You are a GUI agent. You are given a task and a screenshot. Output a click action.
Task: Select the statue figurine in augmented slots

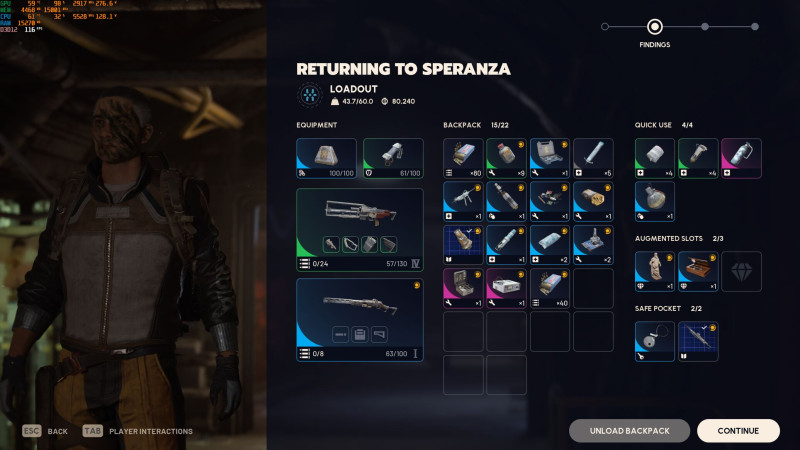(655, 271)
